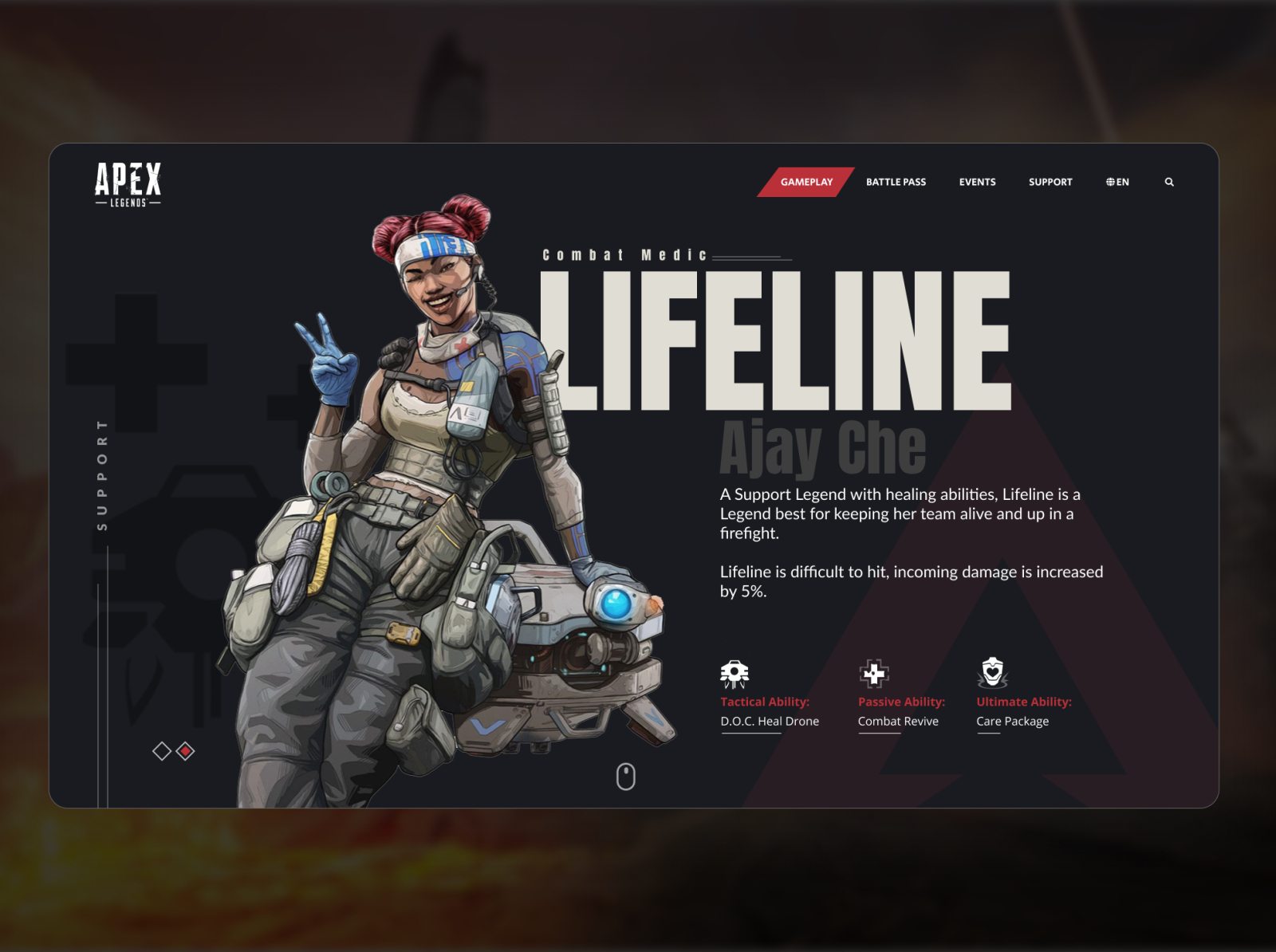1276x952 pixels.
Task: Switch to the GAMEPLAY tab
Action: point(807,182)
